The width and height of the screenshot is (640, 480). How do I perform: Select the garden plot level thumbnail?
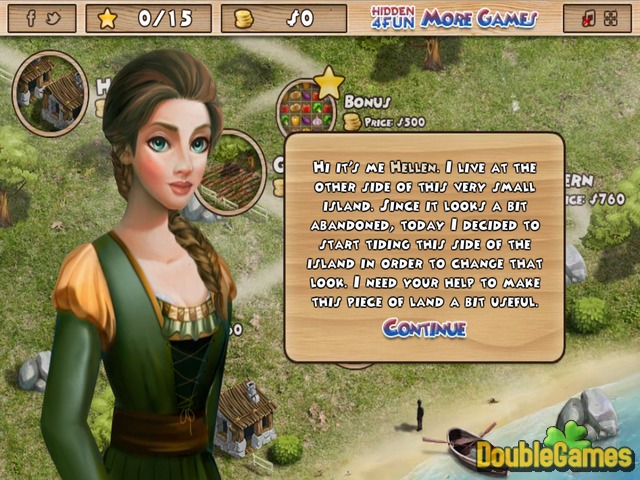[234, 170]
